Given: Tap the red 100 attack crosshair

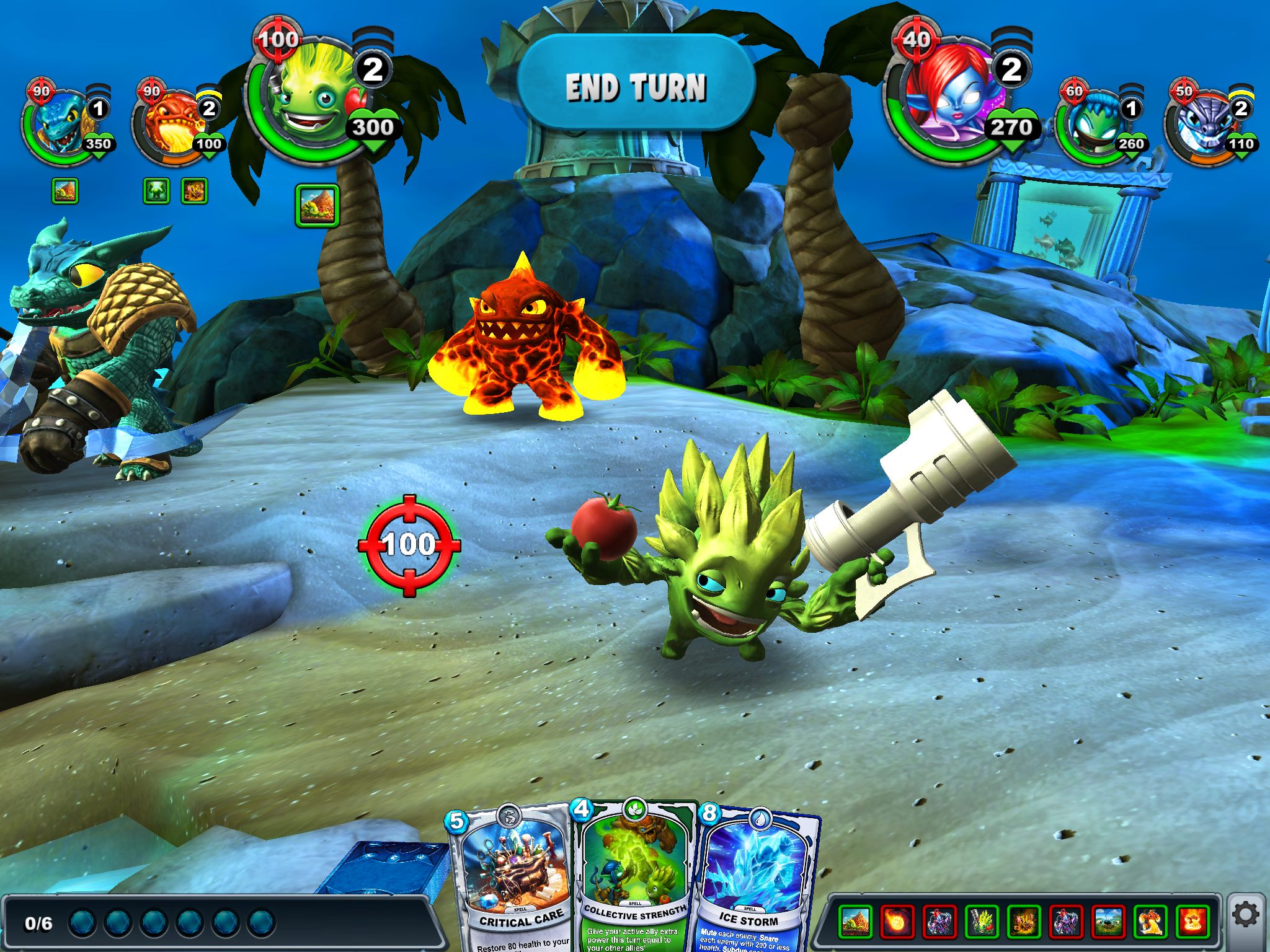Looking at the screenshot, I should click(x=409, y=545).
